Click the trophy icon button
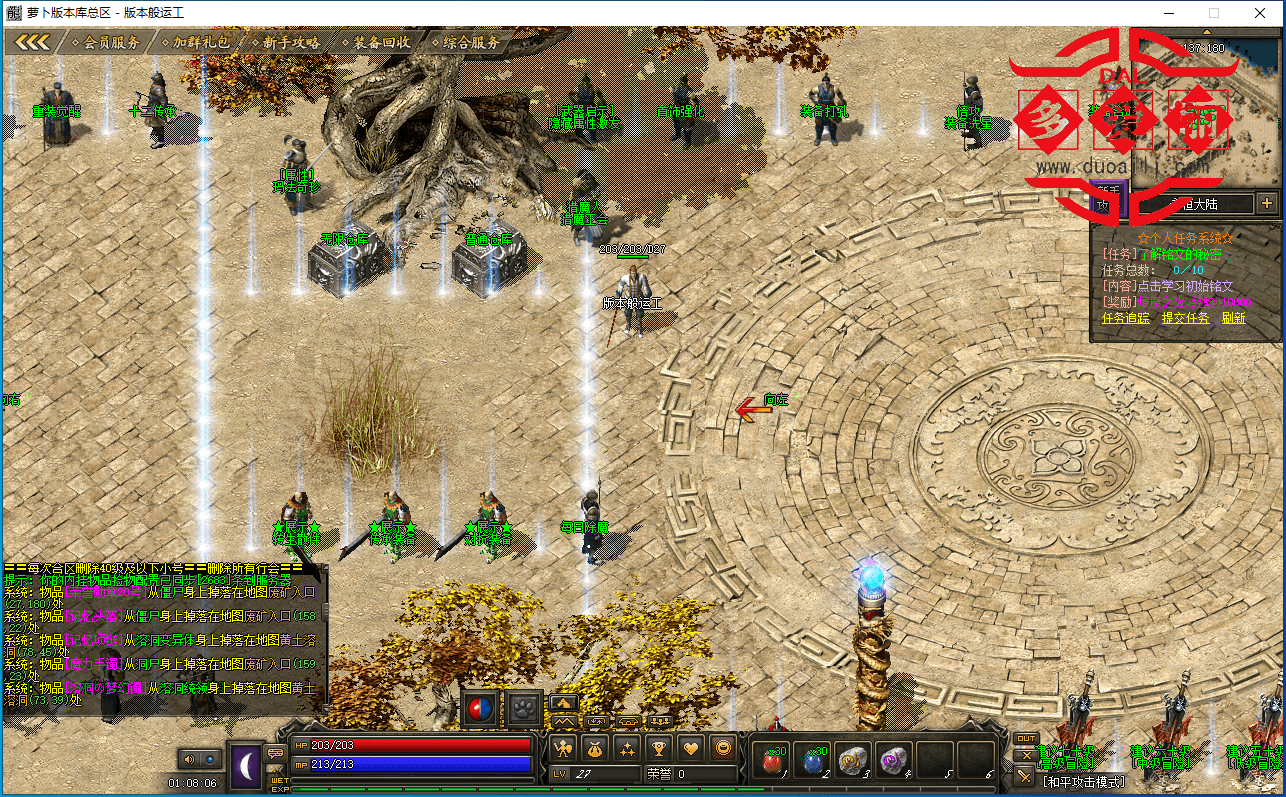Image resolution: width=1286 pixels, height=797 pixels. [658, 747]
